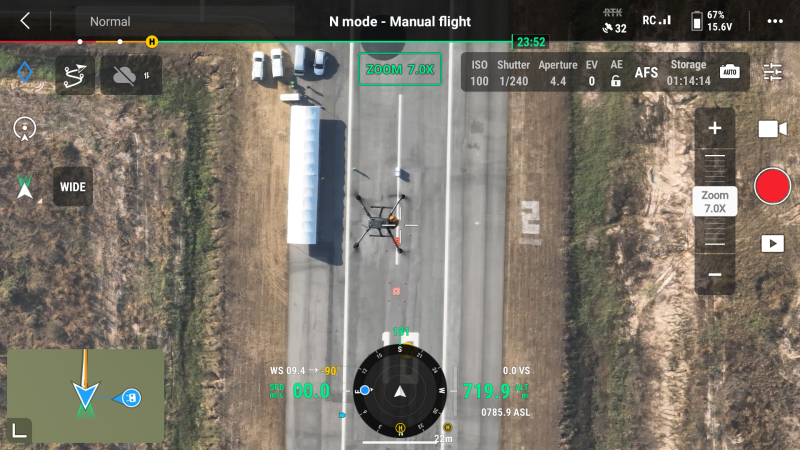Viewport: 800px width, 450px height.
Task: Expand the minimap in the corner
Action: pyautogui.click(x=20, y=430)
